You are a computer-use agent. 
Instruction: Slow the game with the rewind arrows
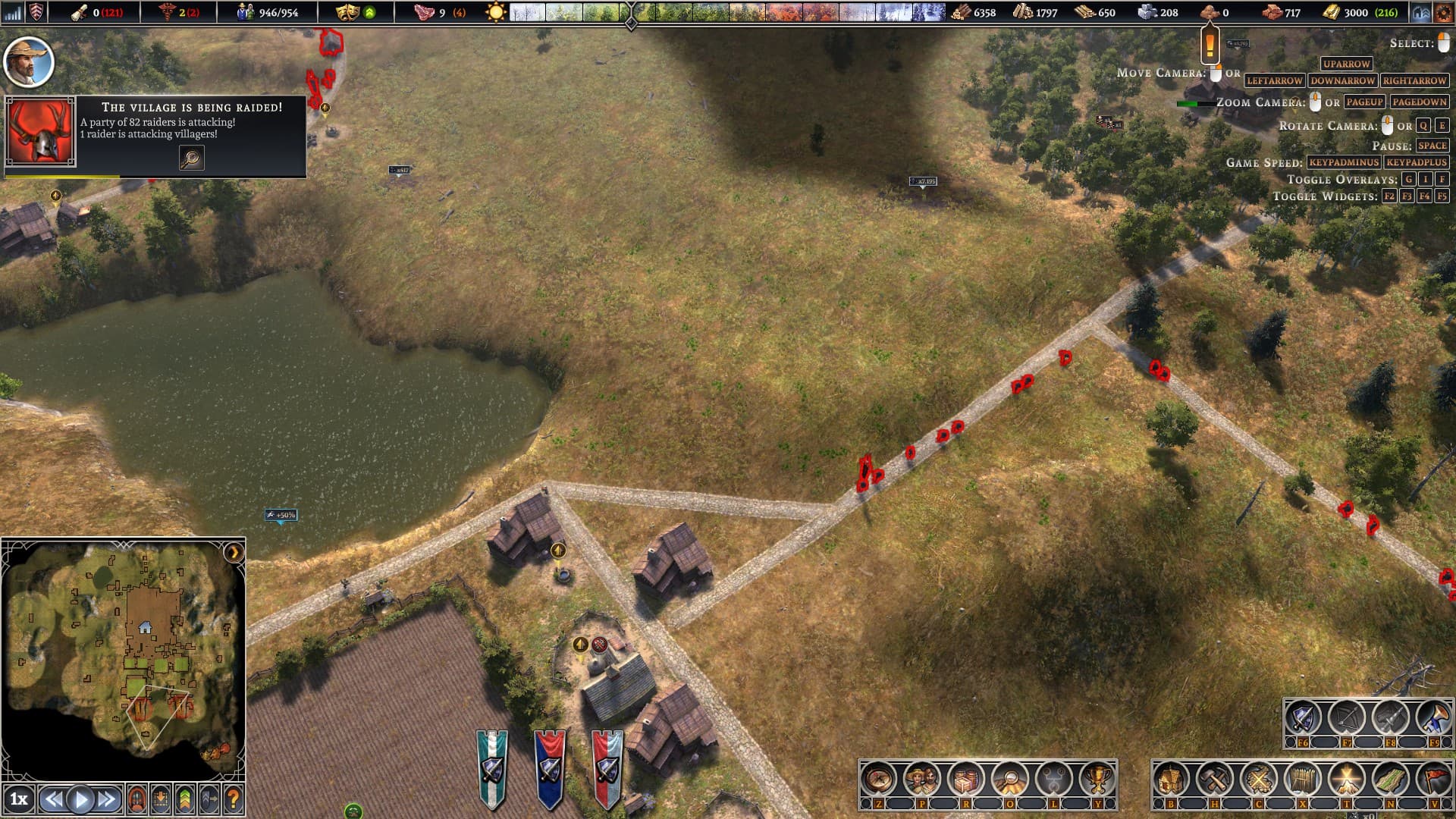52,799
